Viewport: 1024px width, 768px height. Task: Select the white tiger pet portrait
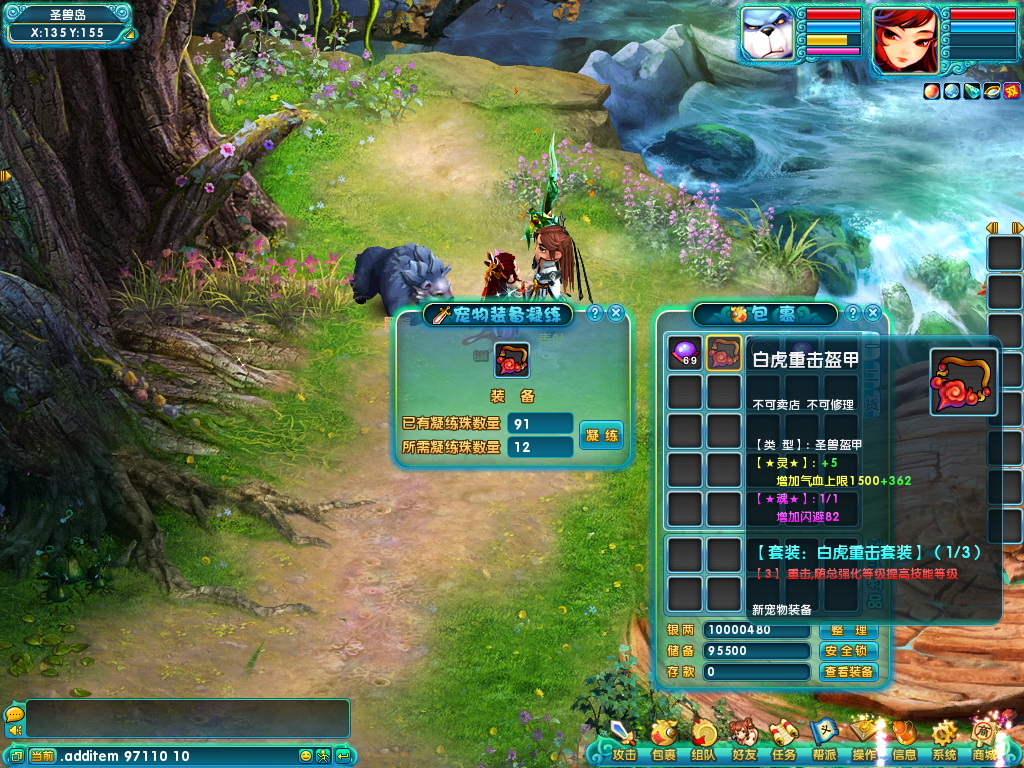tap(770, 36)
